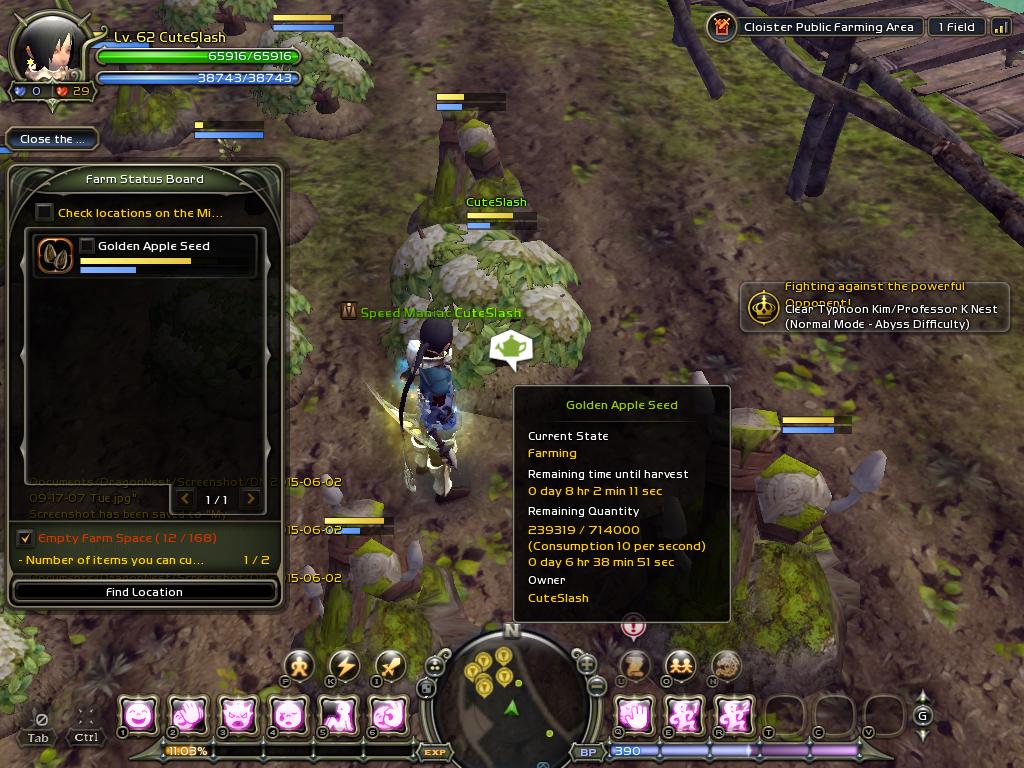1024x768 pixels.
Task: Zoom in the minimap with plus button
Action: (587, 664)
